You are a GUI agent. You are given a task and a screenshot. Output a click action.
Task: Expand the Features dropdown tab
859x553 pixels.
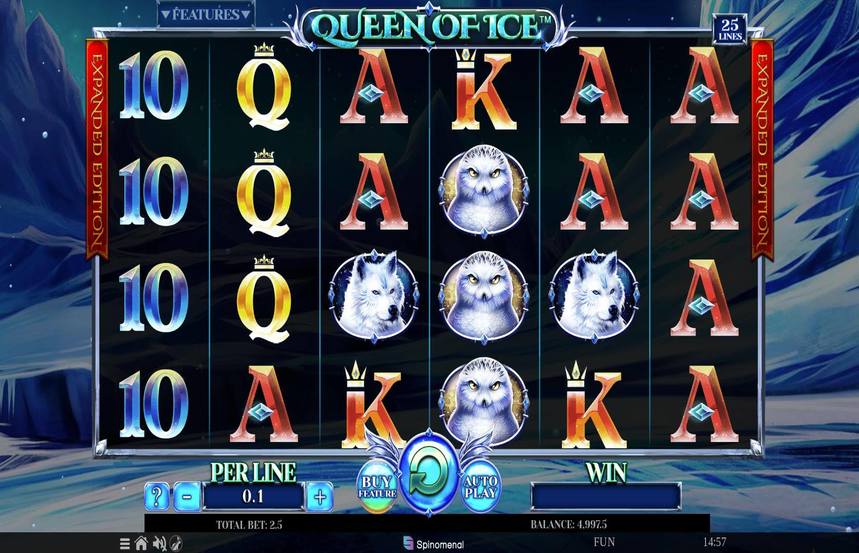(x=206, y=15)
